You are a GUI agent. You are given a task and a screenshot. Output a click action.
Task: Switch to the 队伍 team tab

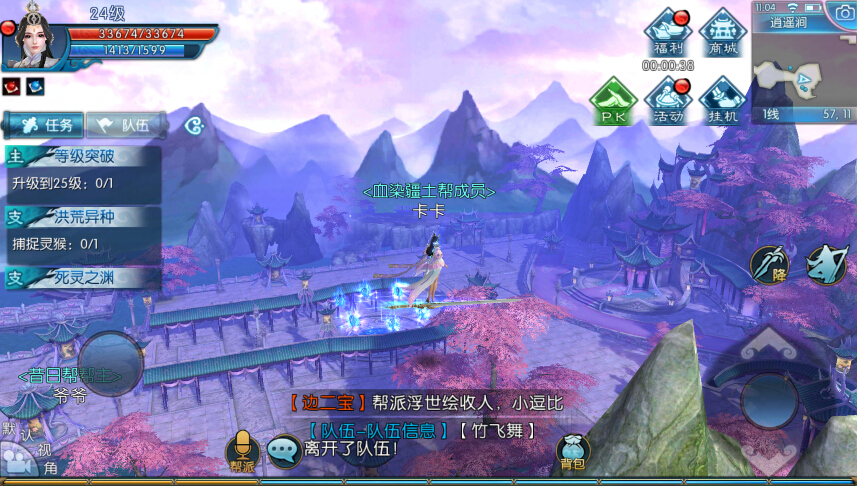pos(126,125)
